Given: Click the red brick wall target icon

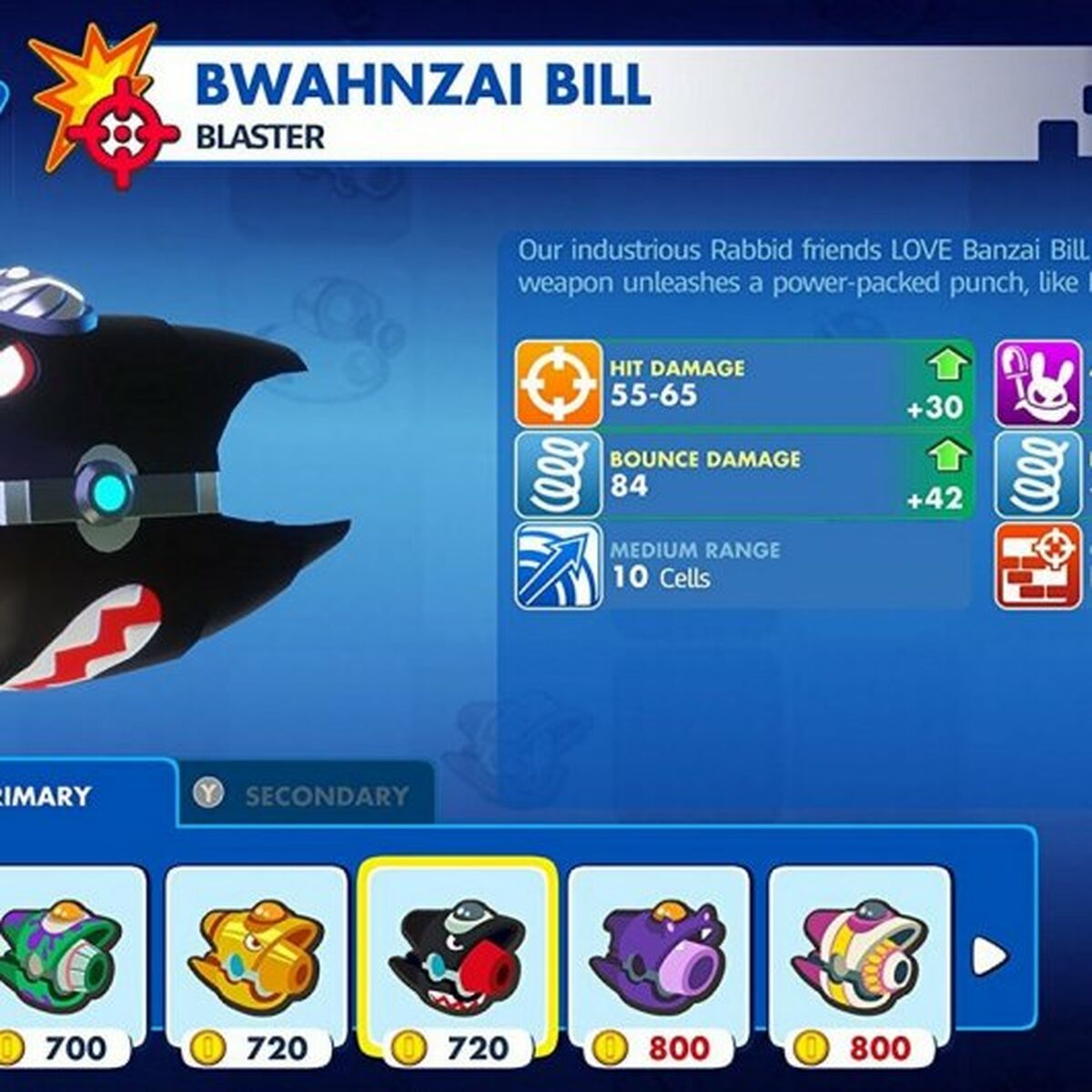Looking at the screenshot, I should pyautogui.click(x=1038, y=565).
